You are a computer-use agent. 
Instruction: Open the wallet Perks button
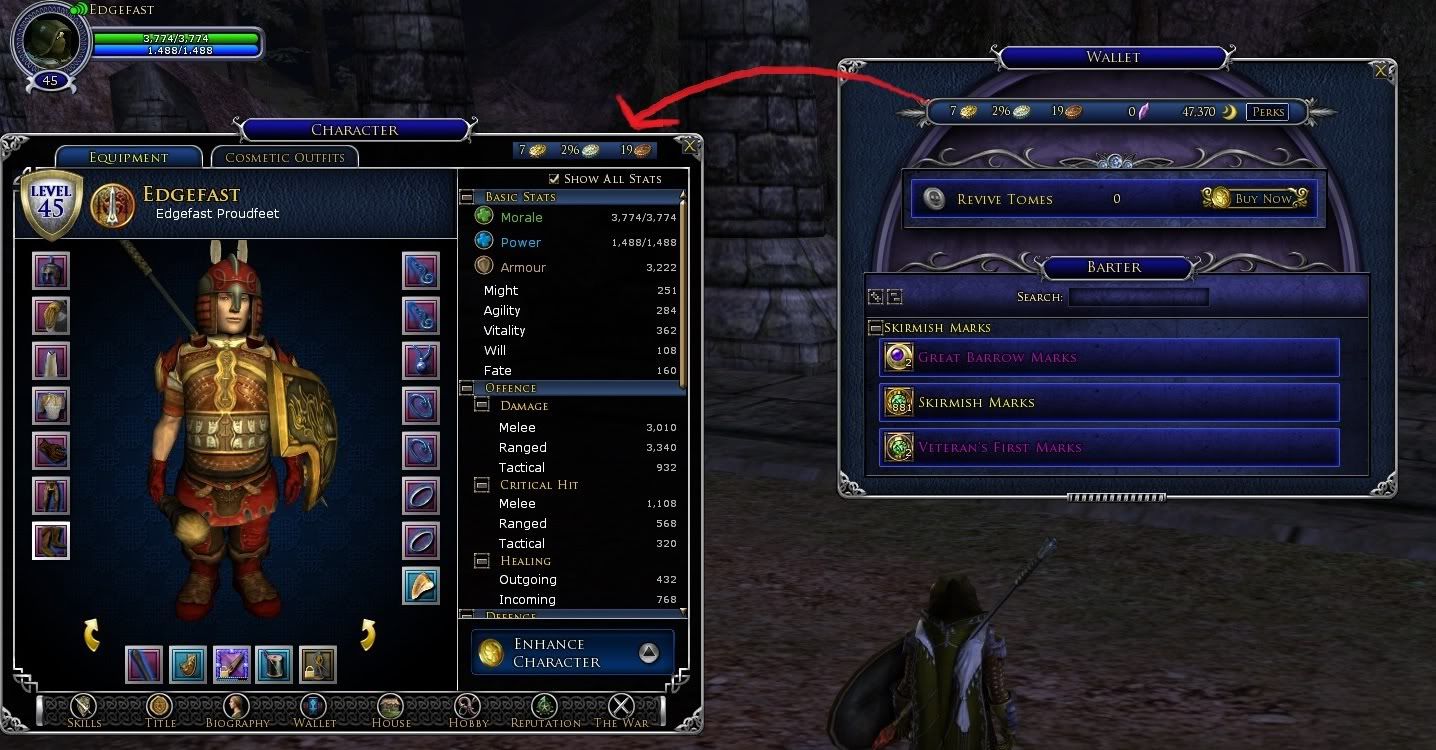(1268, 112)
